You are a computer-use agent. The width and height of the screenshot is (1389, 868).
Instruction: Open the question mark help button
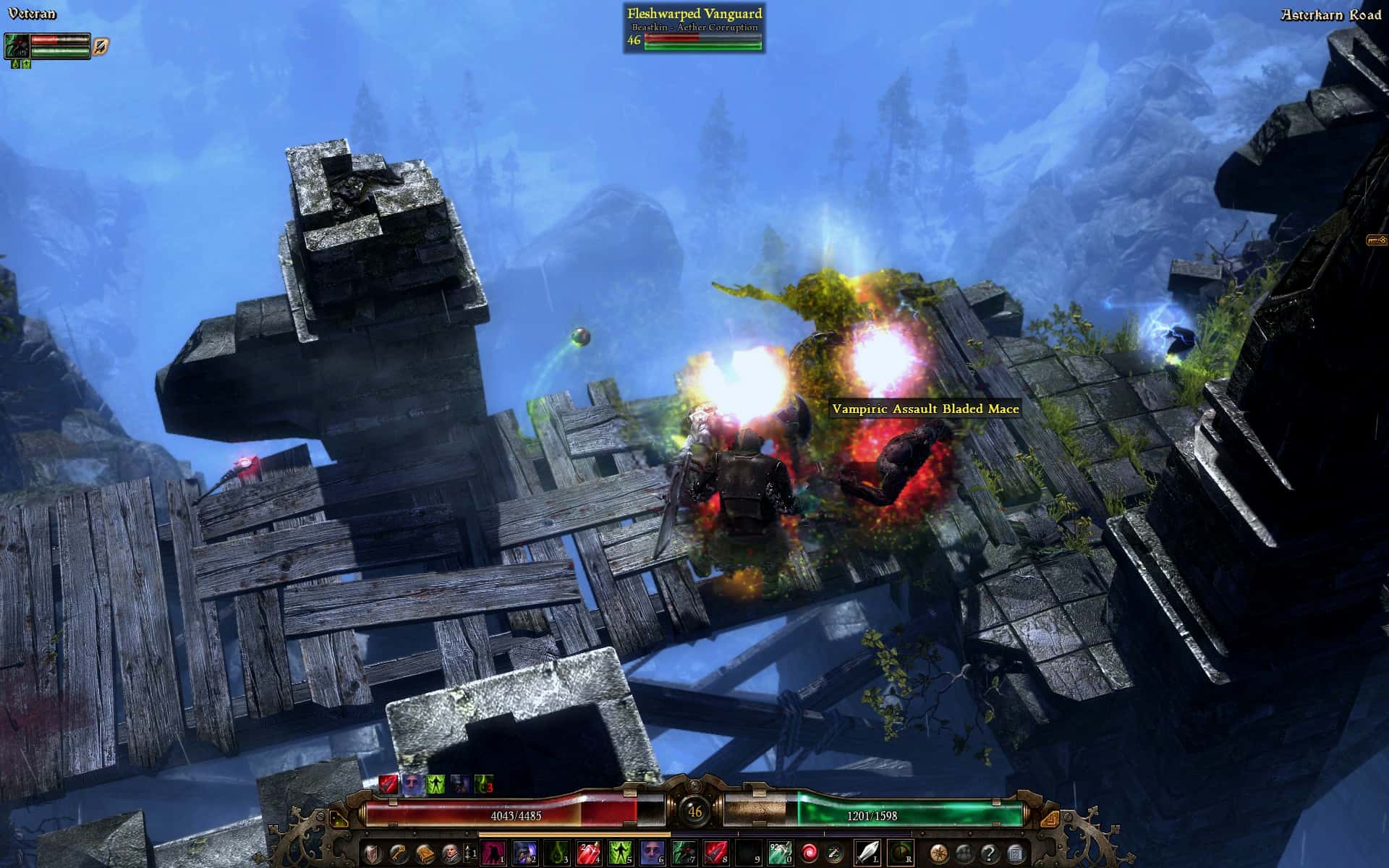point(990,854)
